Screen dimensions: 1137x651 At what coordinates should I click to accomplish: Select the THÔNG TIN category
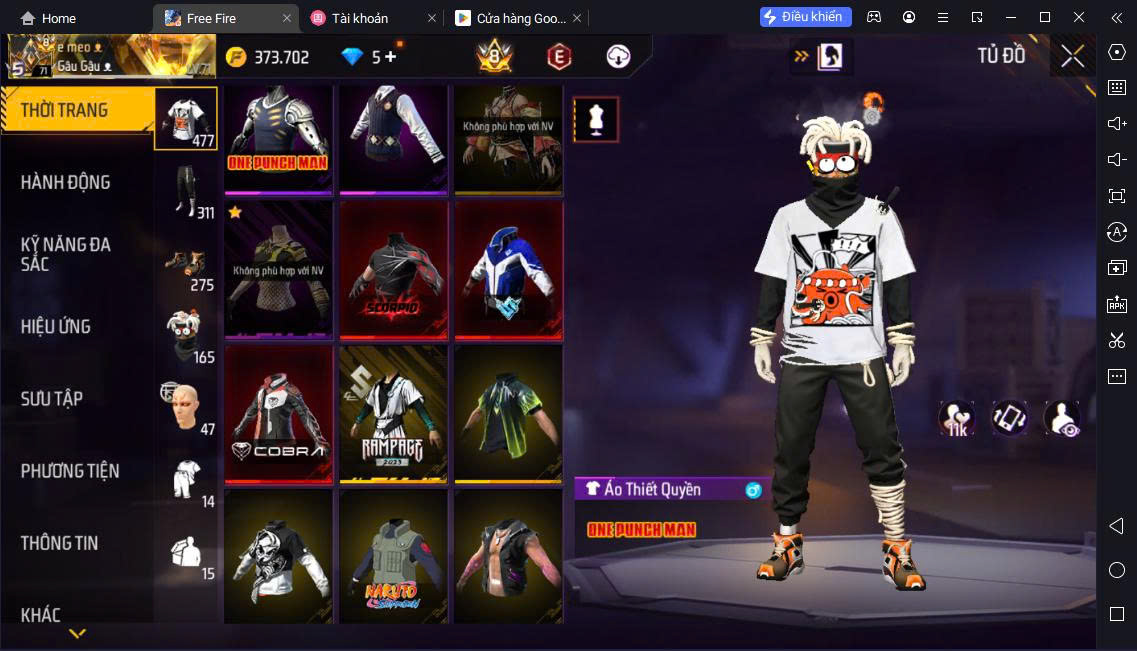point(60,543)
